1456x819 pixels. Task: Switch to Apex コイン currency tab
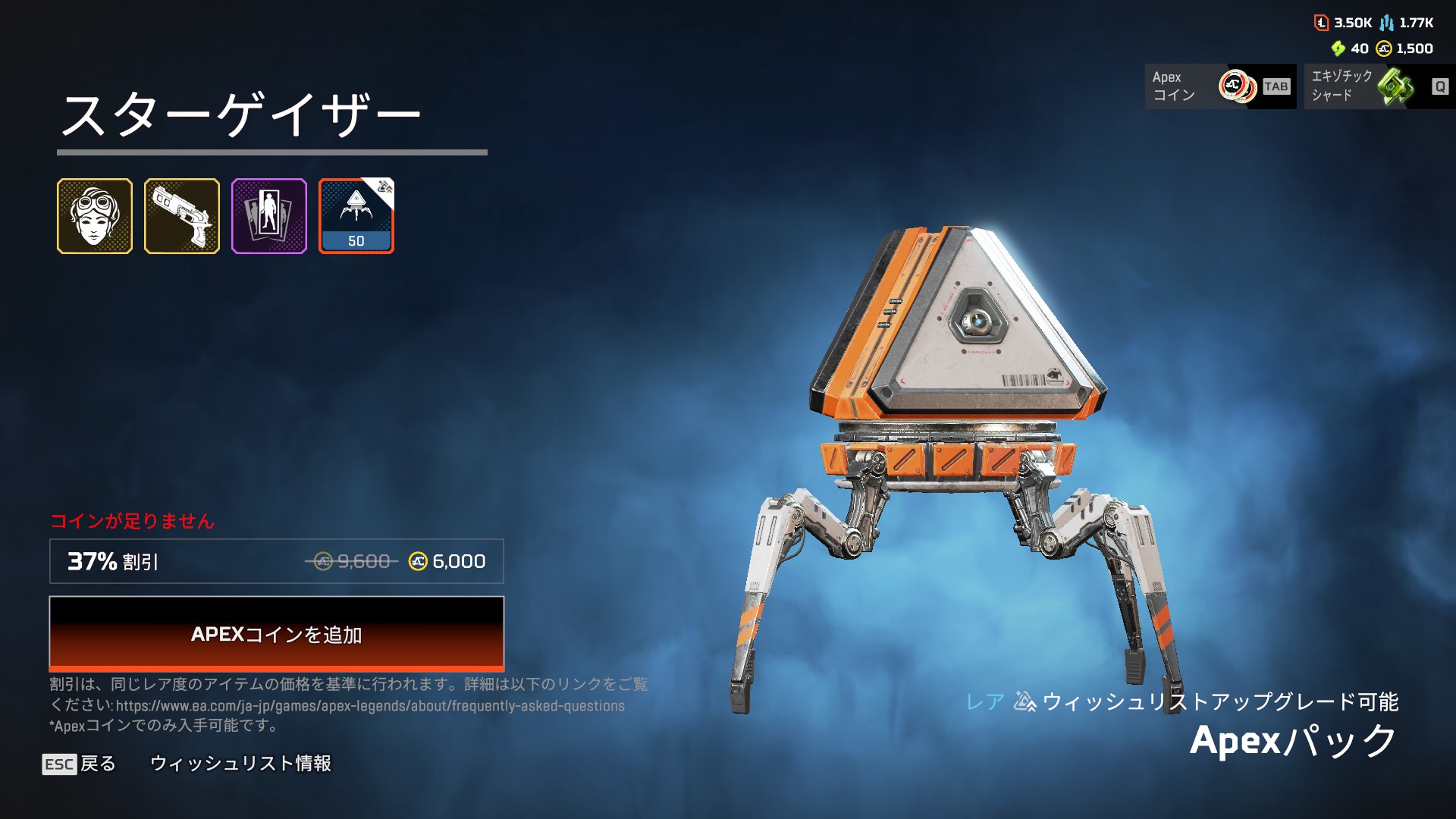(x=1219, y=86)
